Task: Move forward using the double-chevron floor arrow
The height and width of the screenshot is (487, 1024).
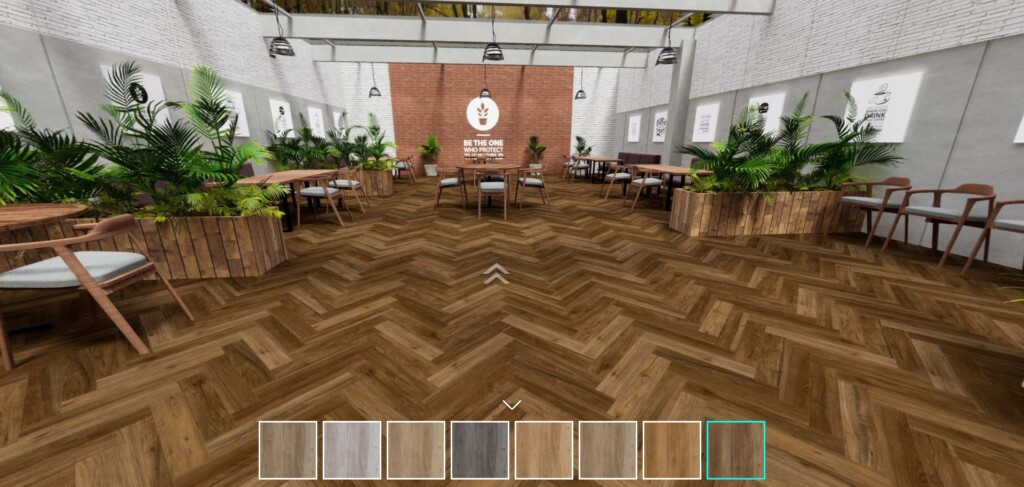Action: [x=496, y=273]
